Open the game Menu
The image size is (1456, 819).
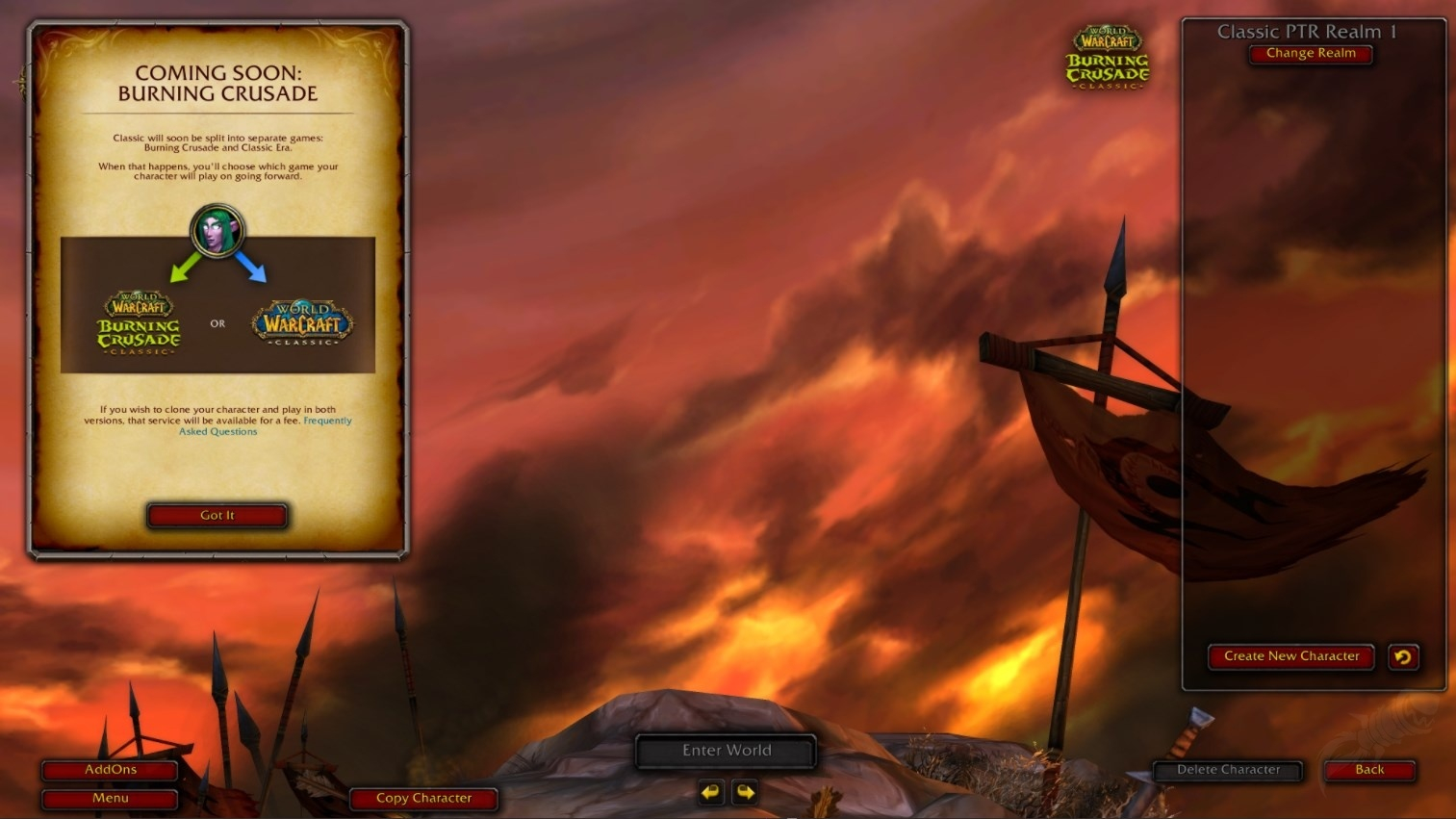(111, 798)
